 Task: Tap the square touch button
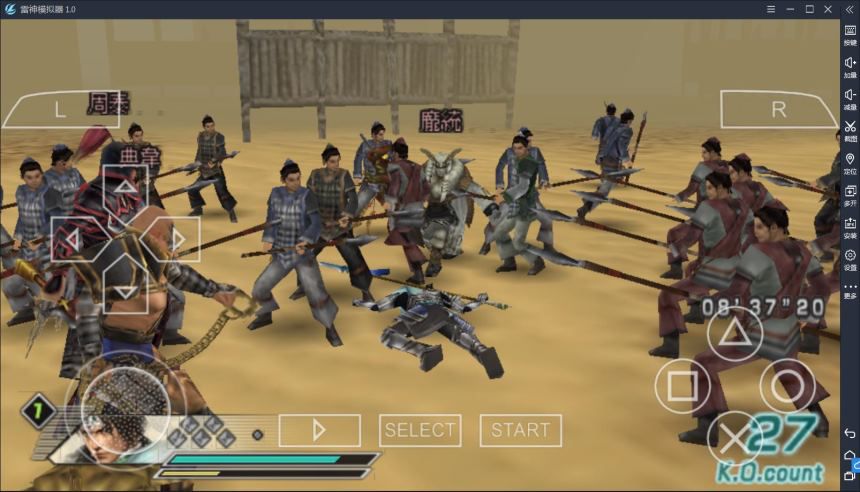[x=683, y=385]
